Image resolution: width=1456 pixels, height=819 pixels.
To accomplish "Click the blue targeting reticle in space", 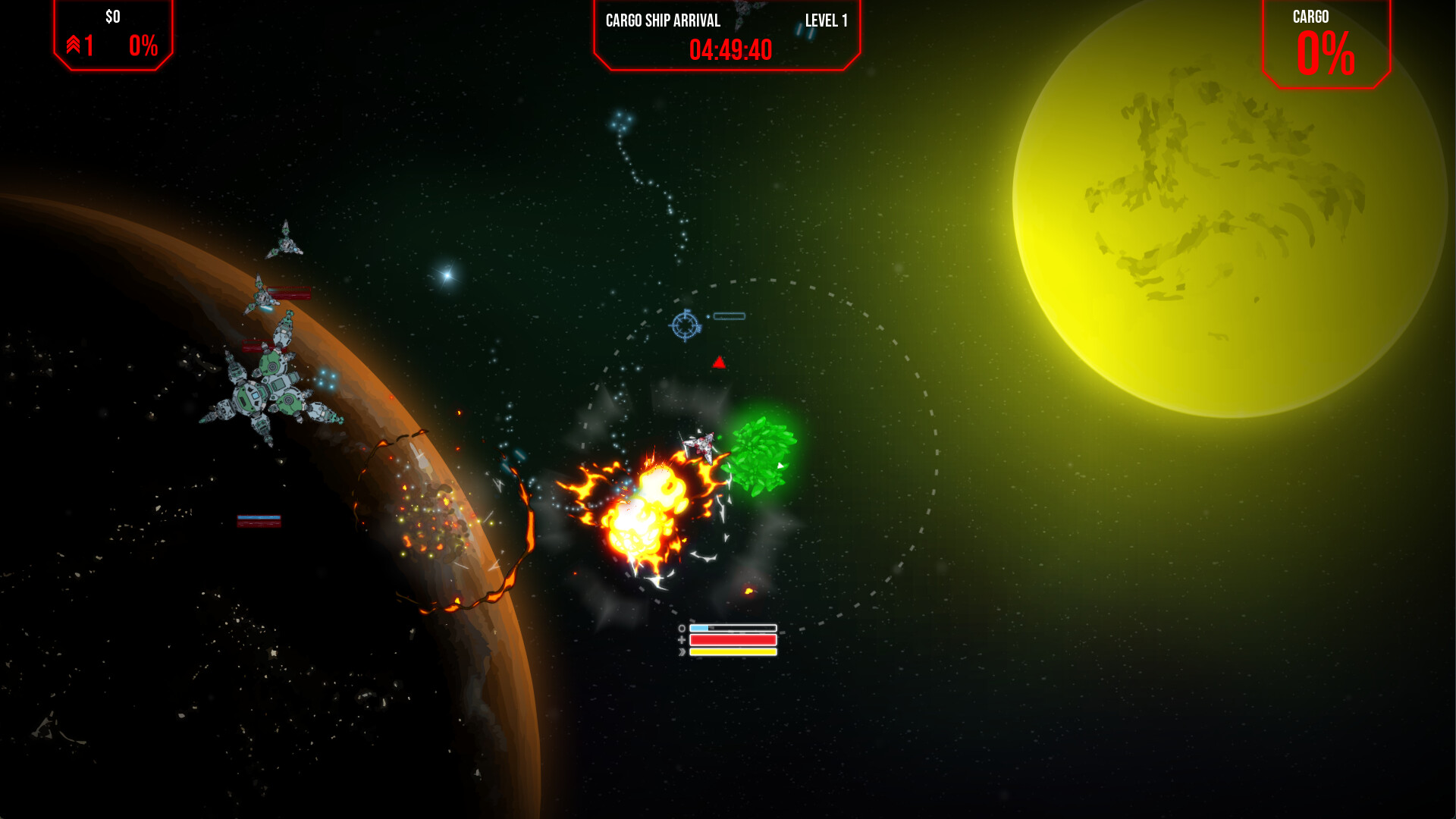I will coord(685,327).
